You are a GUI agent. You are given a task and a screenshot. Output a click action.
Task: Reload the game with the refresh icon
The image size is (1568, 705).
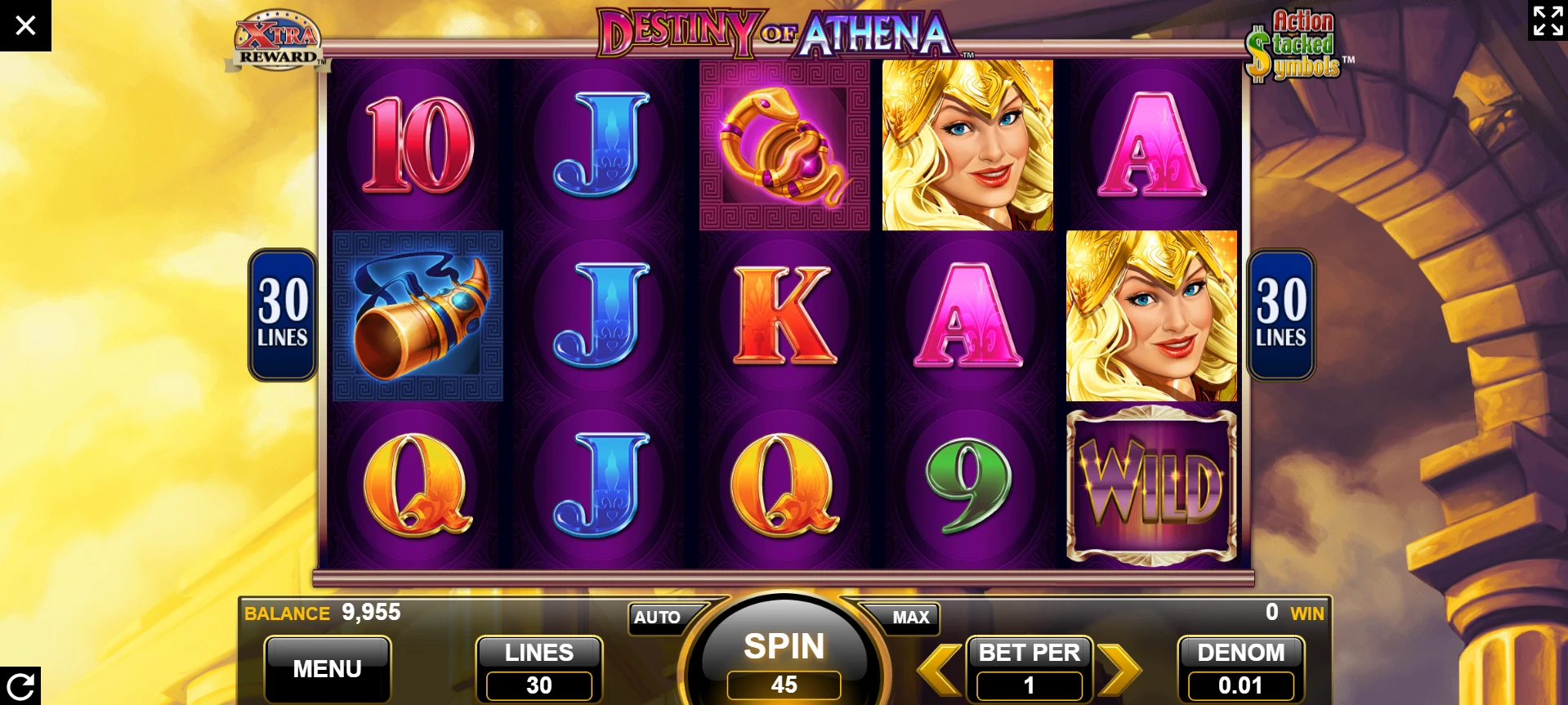pos(20,685)
